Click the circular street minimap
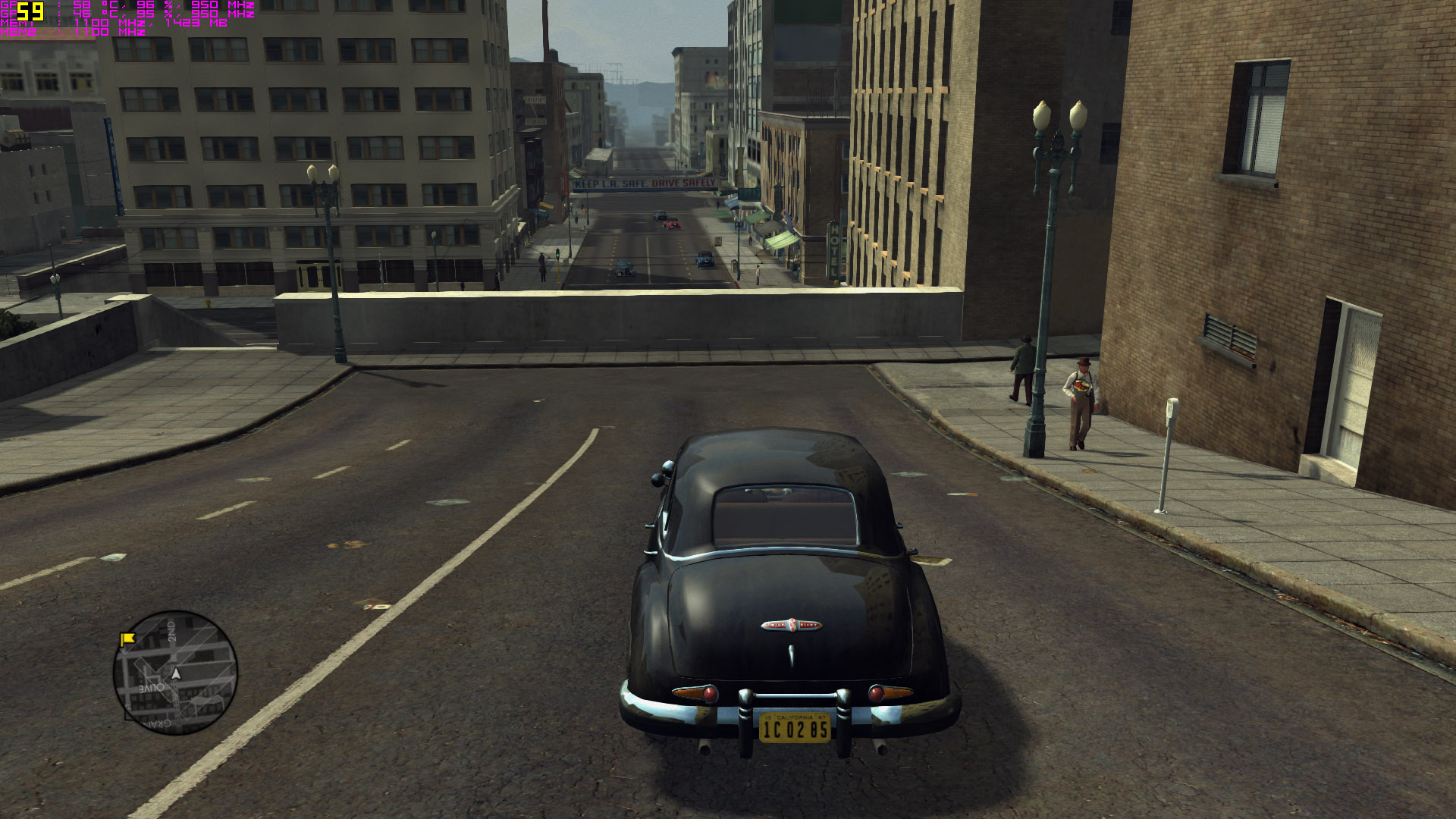The height and width of the screenshot is (819, 1456). [x=175, y=673]
